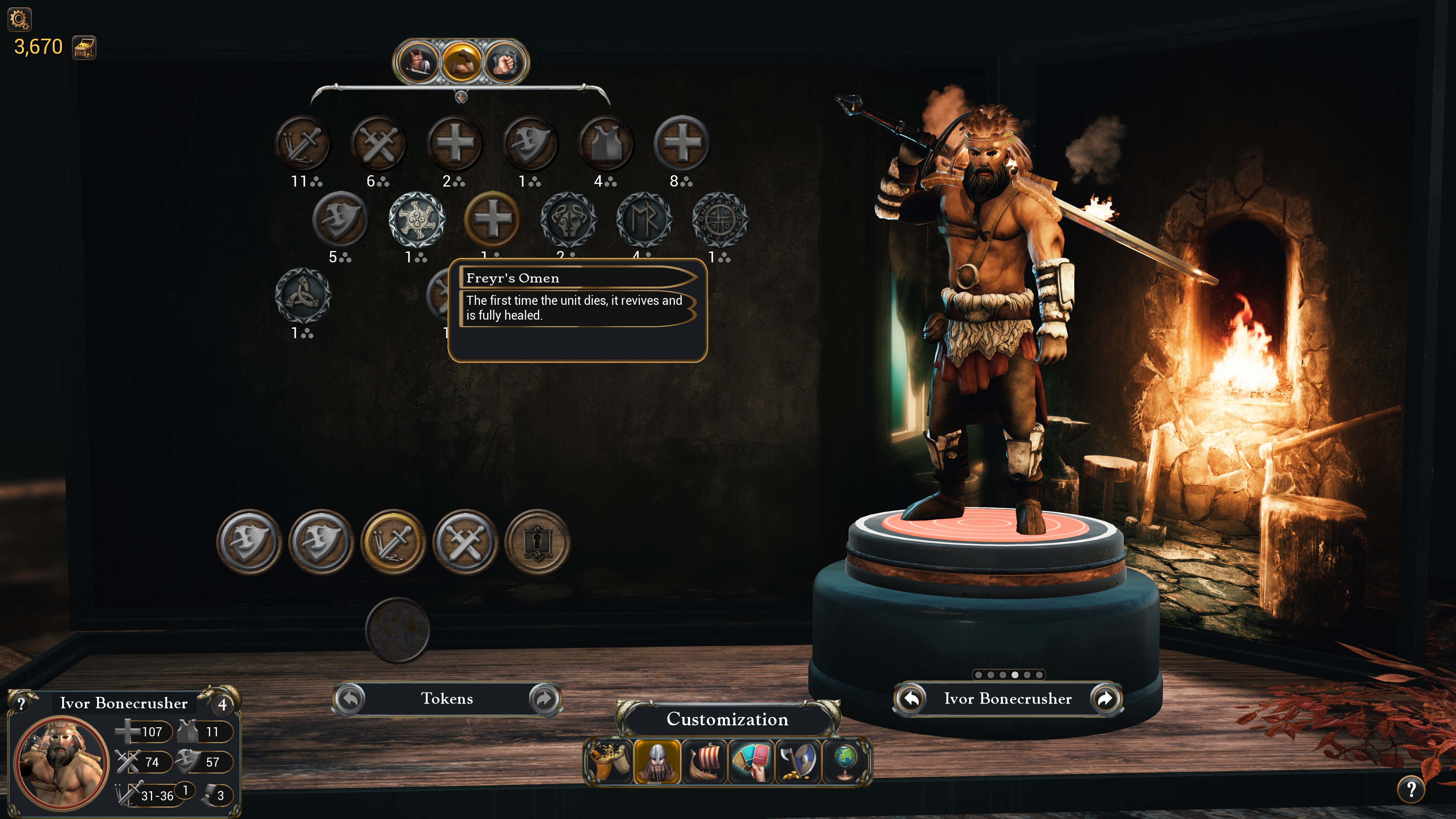Select the playing cards customization category

pyautogui.click(x=751, y=761)
